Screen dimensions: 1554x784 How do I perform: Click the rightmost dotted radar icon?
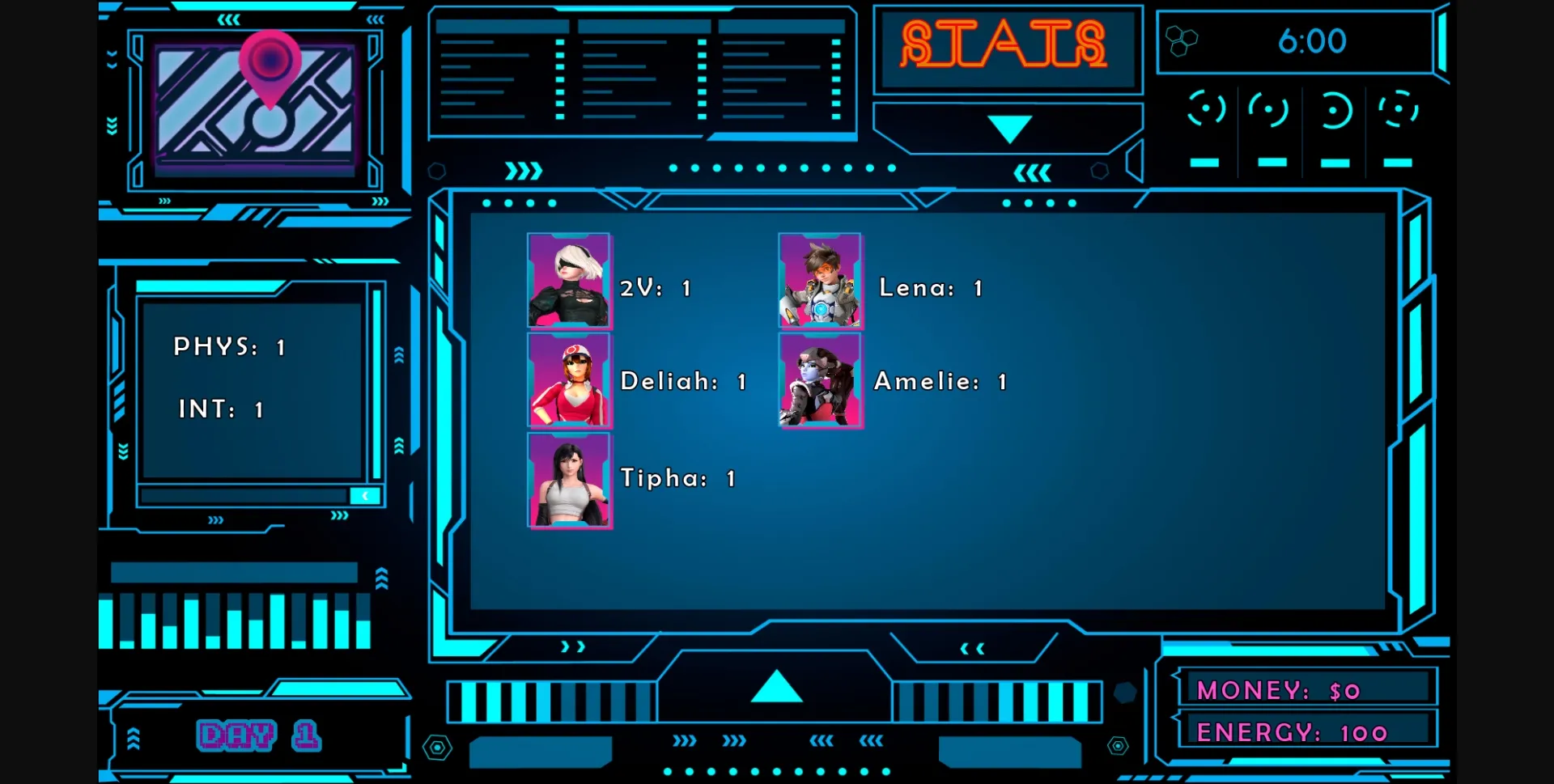pyautogui.click(x=1399, y=110)
